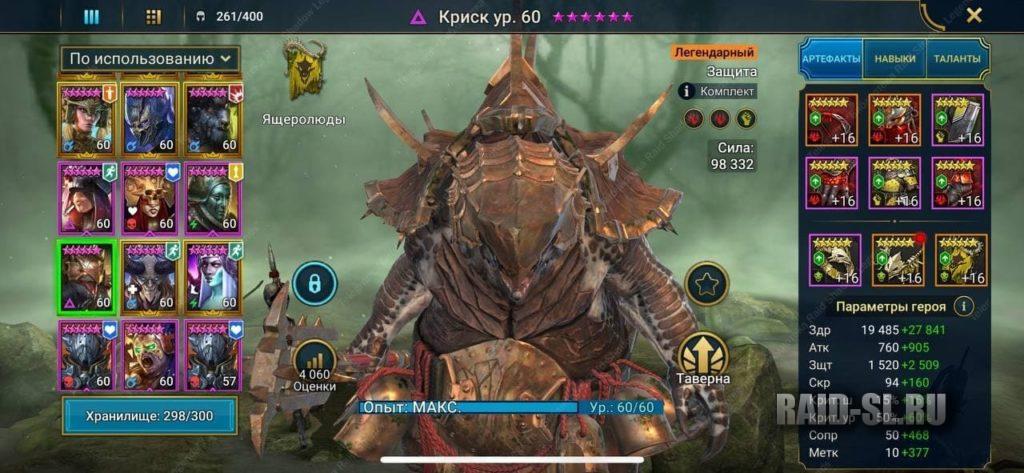
Task: Open the helmet artifact slot
Action: pos(895,119)
